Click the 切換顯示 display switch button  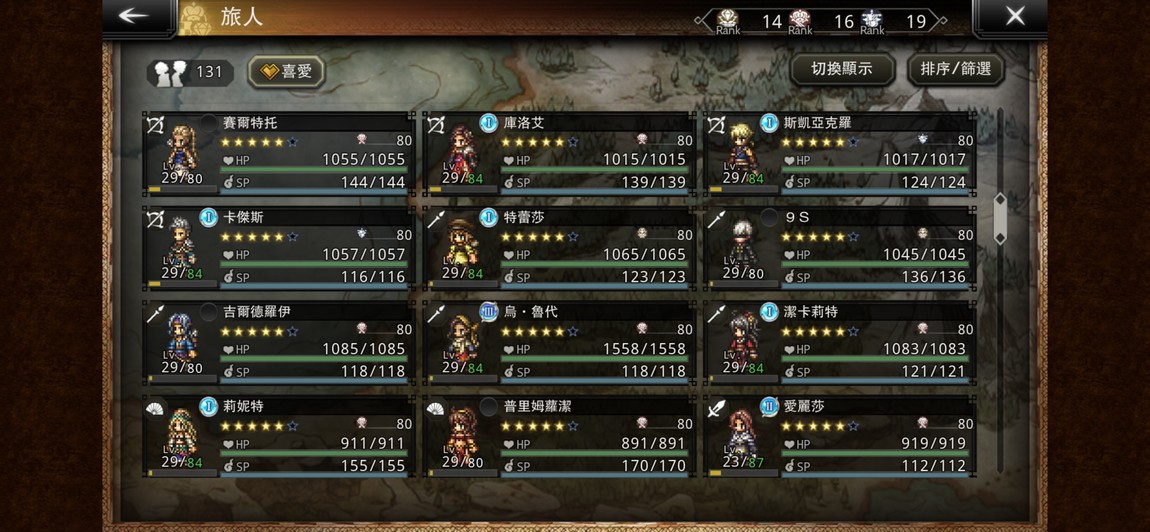(x=841, y=69)
